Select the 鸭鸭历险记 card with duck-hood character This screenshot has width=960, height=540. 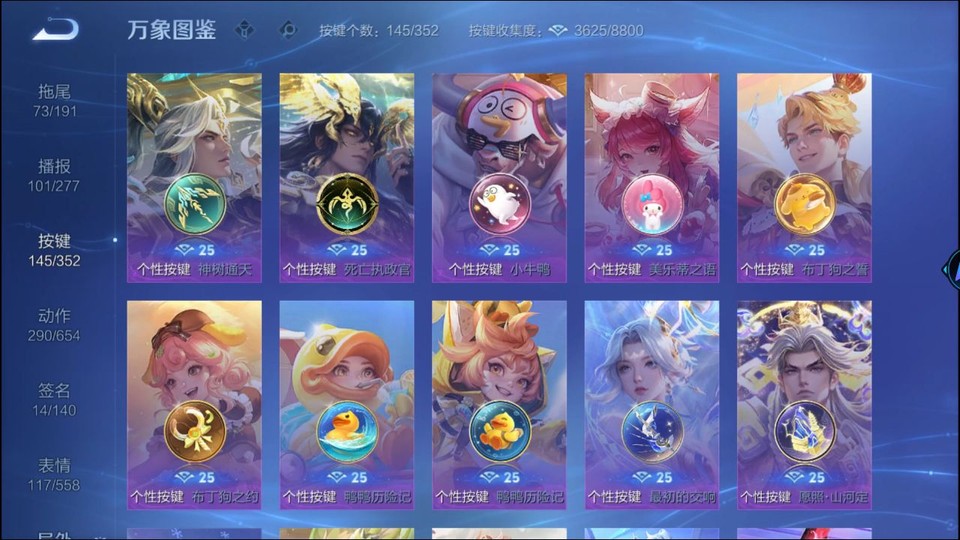coord(347,405)
